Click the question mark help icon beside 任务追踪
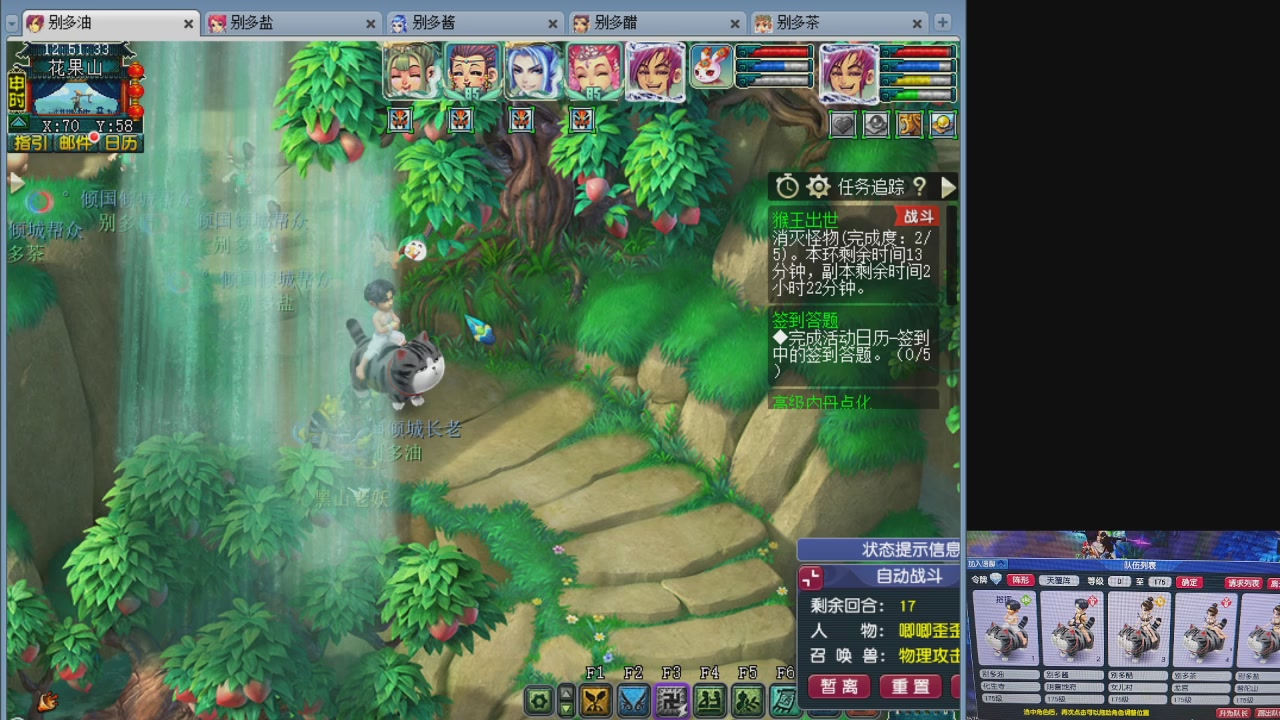 (x=921, y=188)
